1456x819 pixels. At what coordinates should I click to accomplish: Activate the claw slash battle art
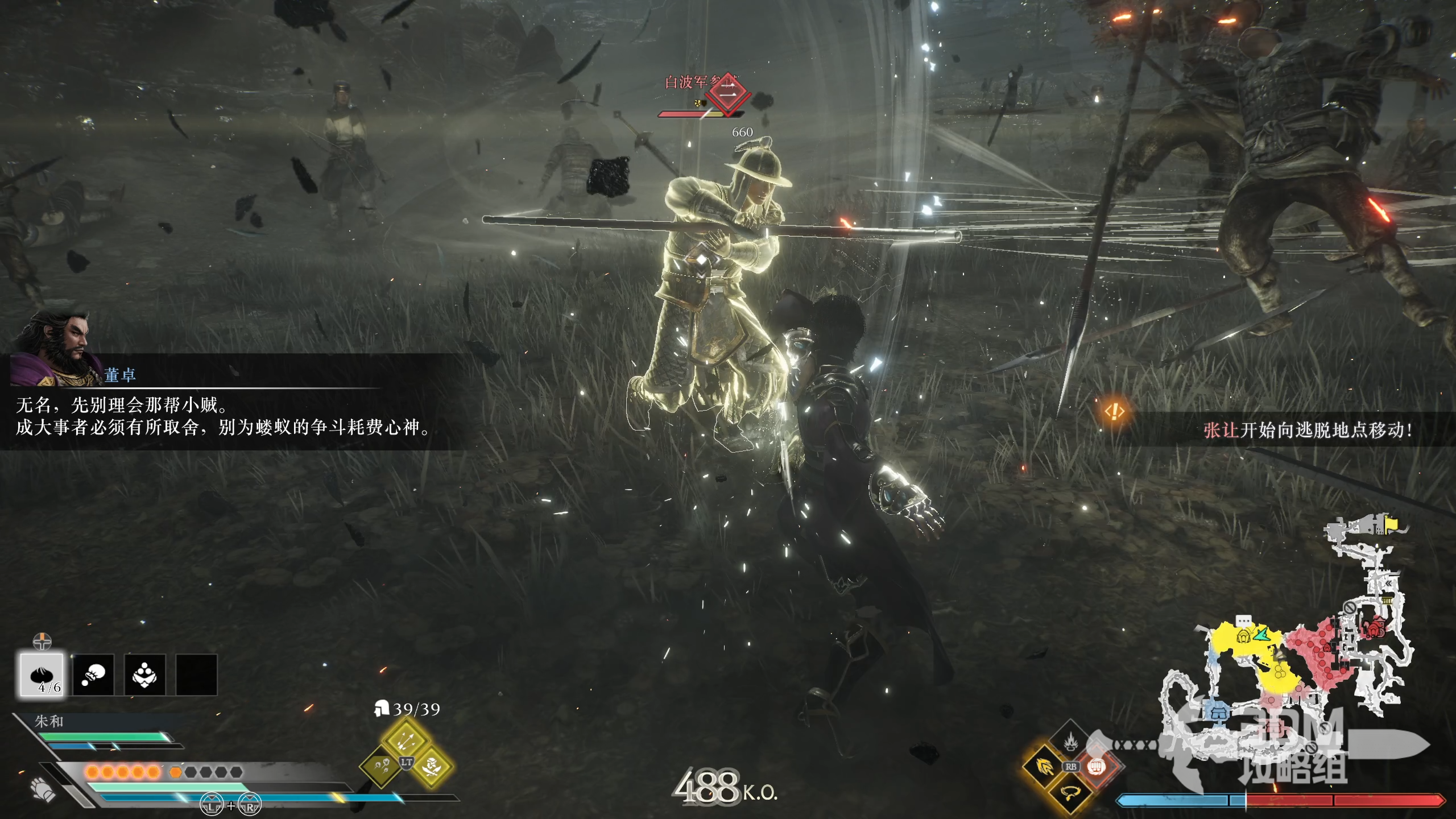[1045, 767]
